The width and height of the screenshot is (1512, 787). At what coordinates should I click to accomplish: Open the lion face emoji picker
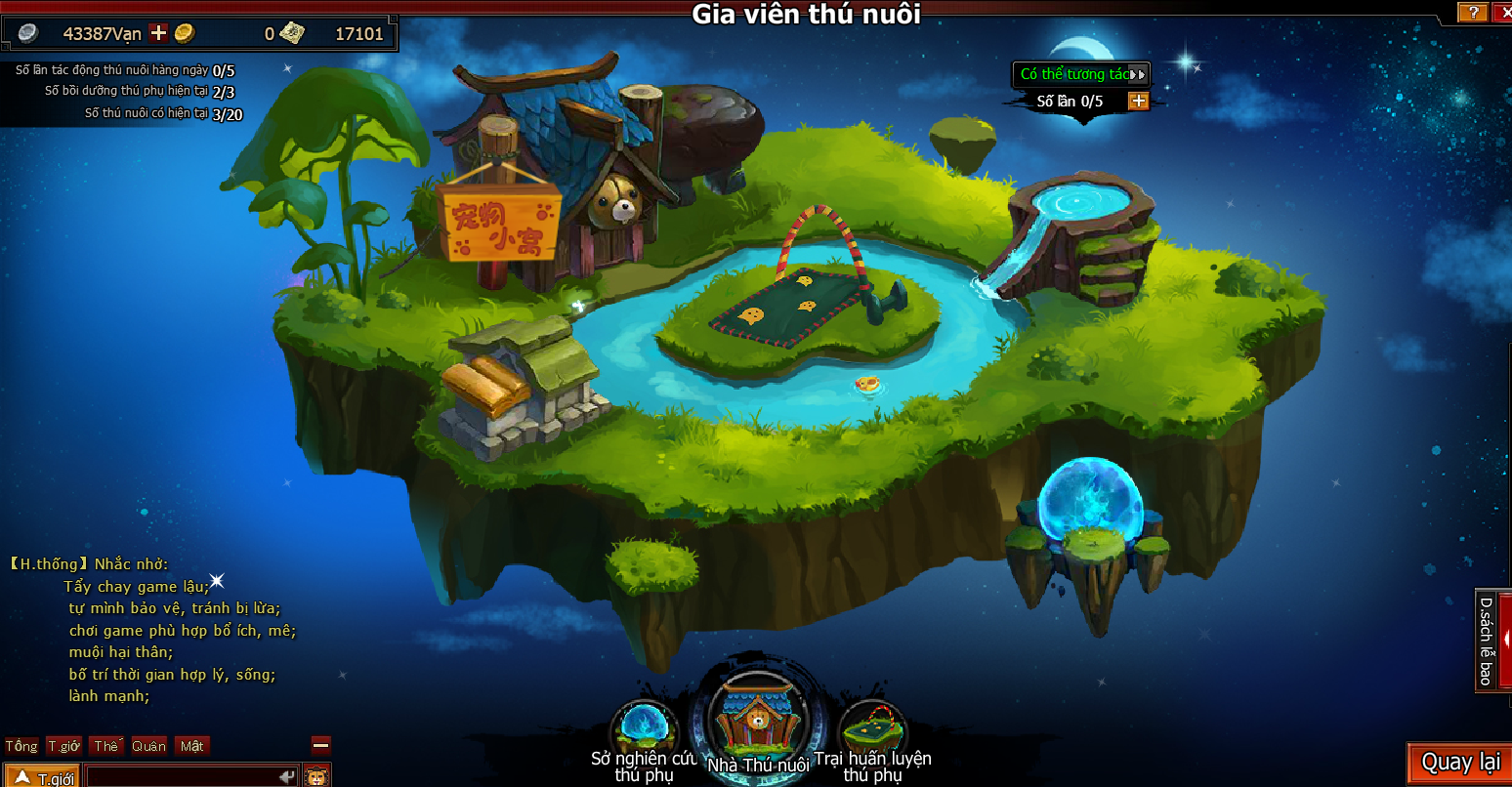(315, 777)
